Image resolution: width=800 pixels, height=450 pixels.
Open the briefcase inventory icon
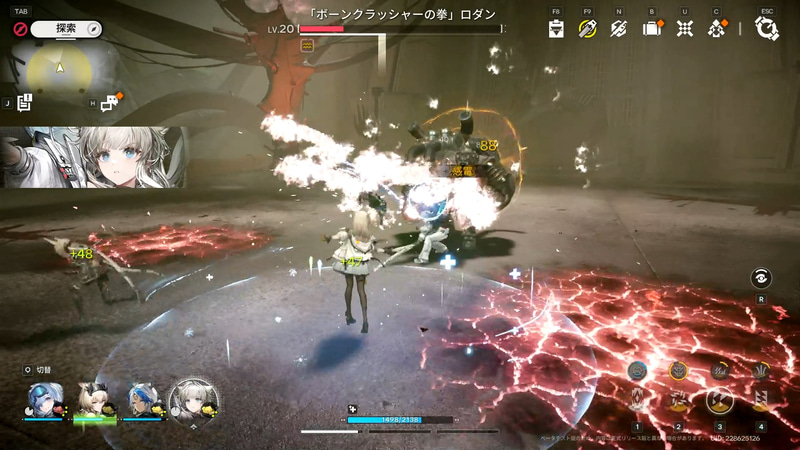tap(652, 28)
